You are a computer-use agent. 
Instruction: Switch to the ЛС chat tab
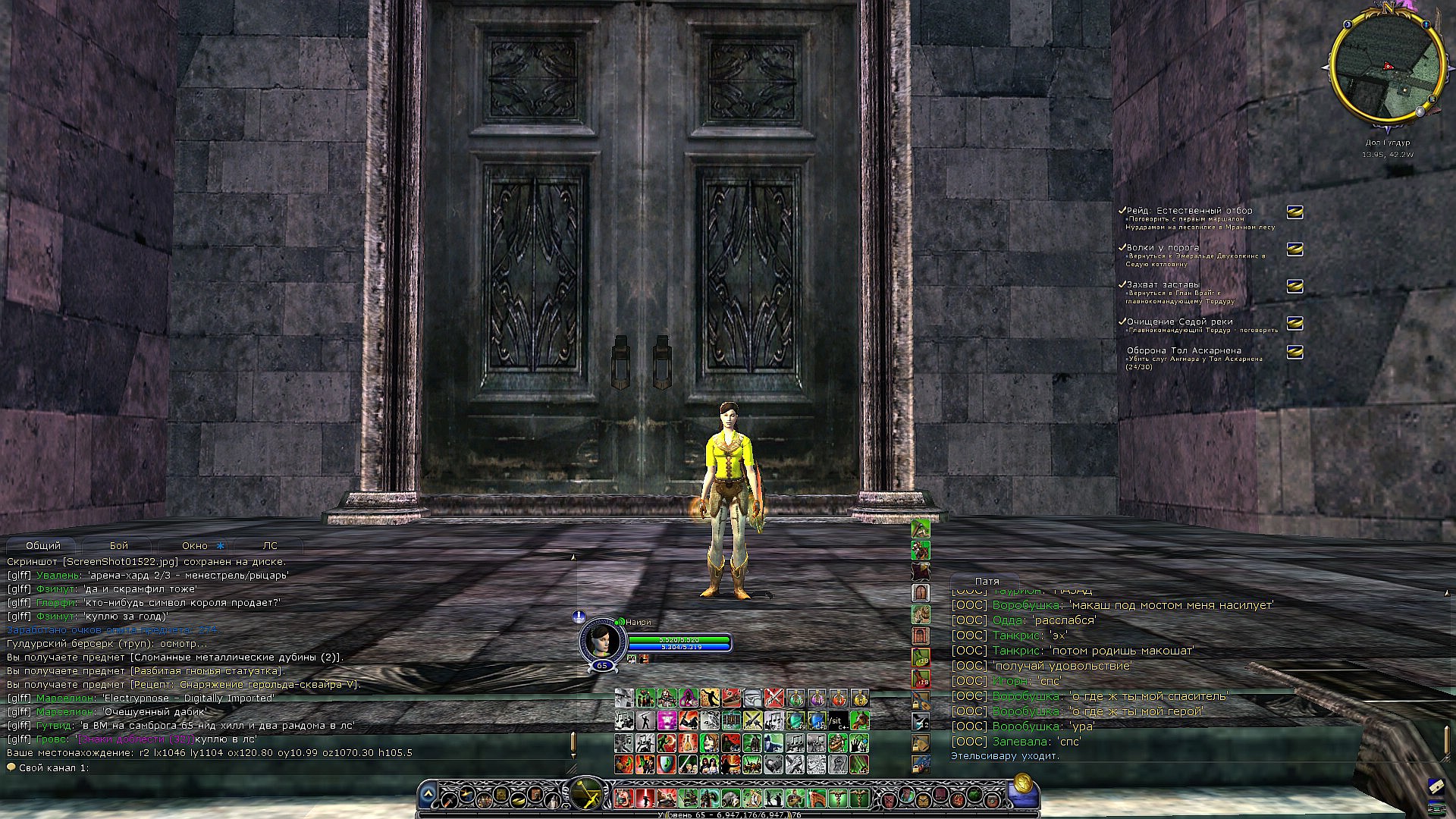[x=270, y=545]
